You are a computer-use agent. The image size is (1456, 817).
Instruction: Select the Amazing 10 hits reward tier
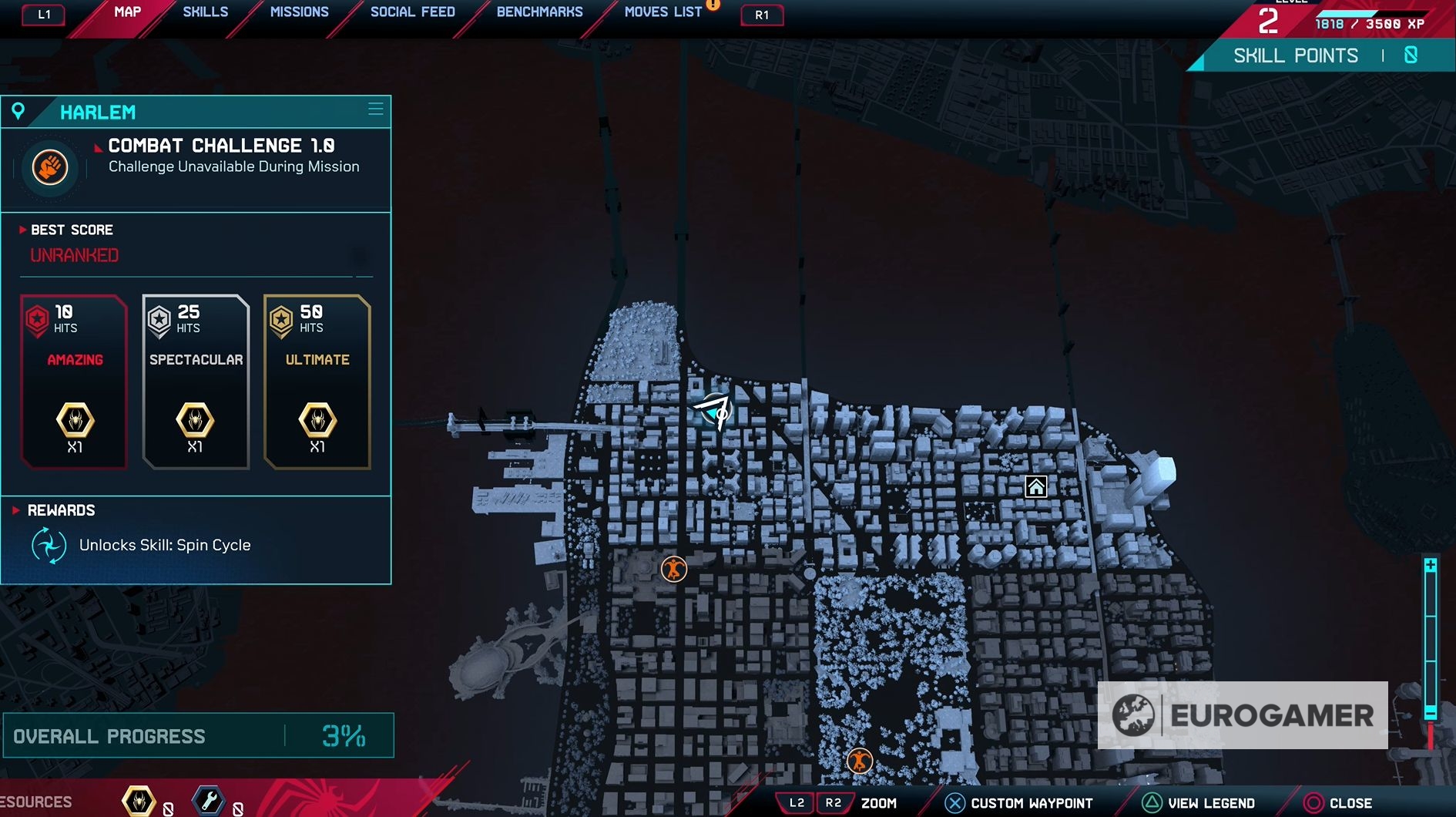point(74,382)
